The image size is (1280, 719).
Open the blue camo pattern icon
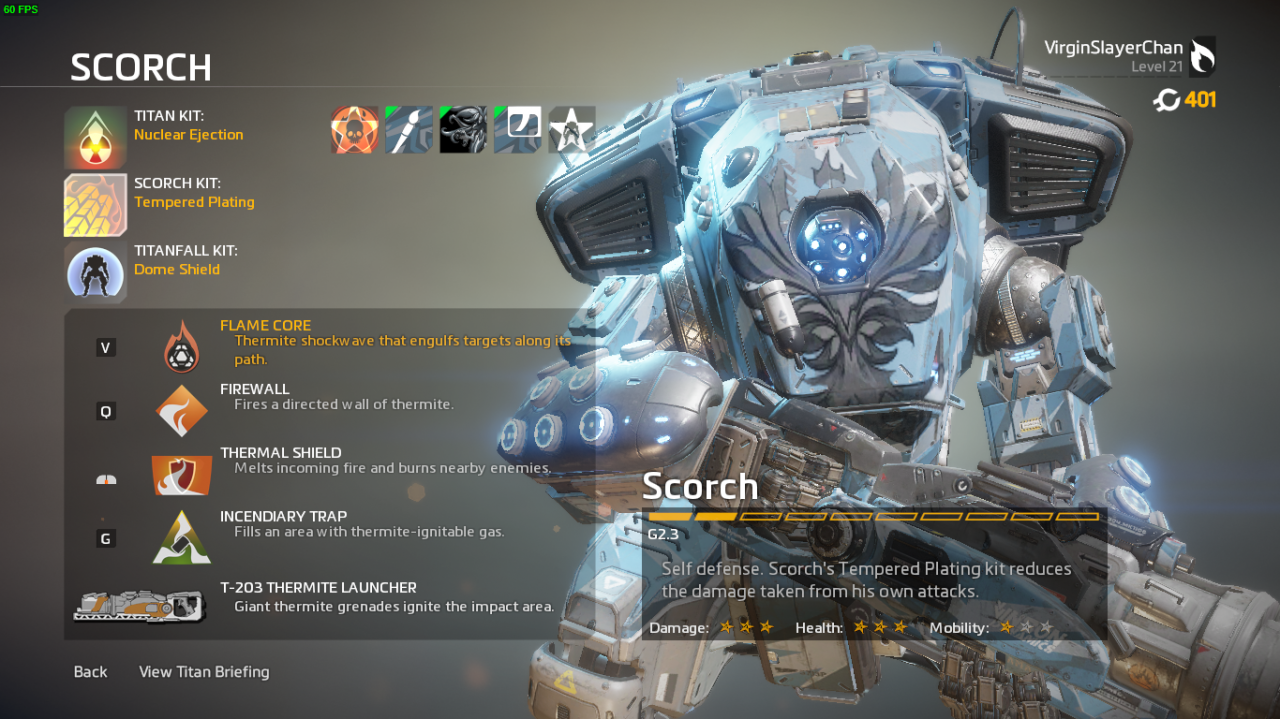tap(517, 130)
